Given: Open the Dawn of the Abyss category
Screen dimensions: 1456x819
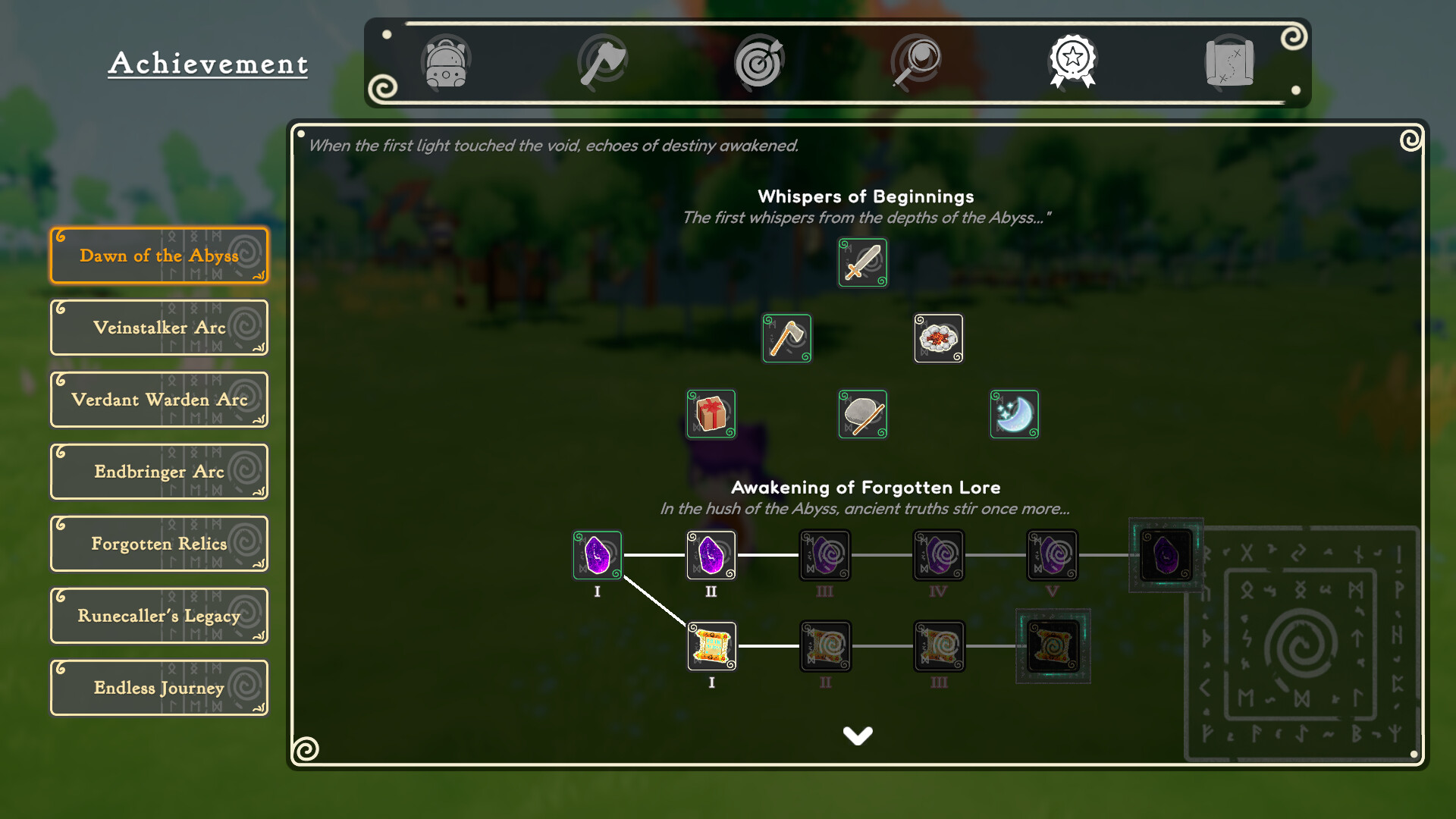Looking at the screenshot, I should tap(159, 256).
